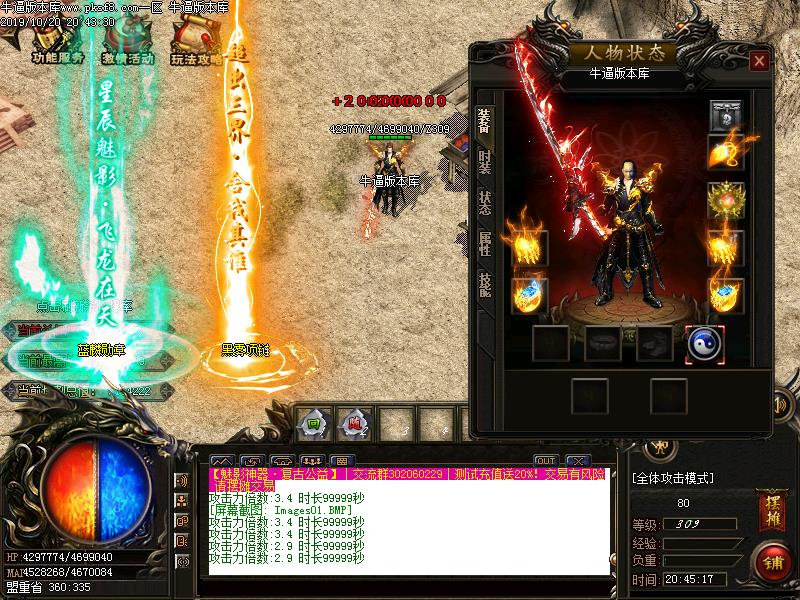Click the OUT button above the chat
This screenshot has width=800, height=600.
click(x=545, y=460)
